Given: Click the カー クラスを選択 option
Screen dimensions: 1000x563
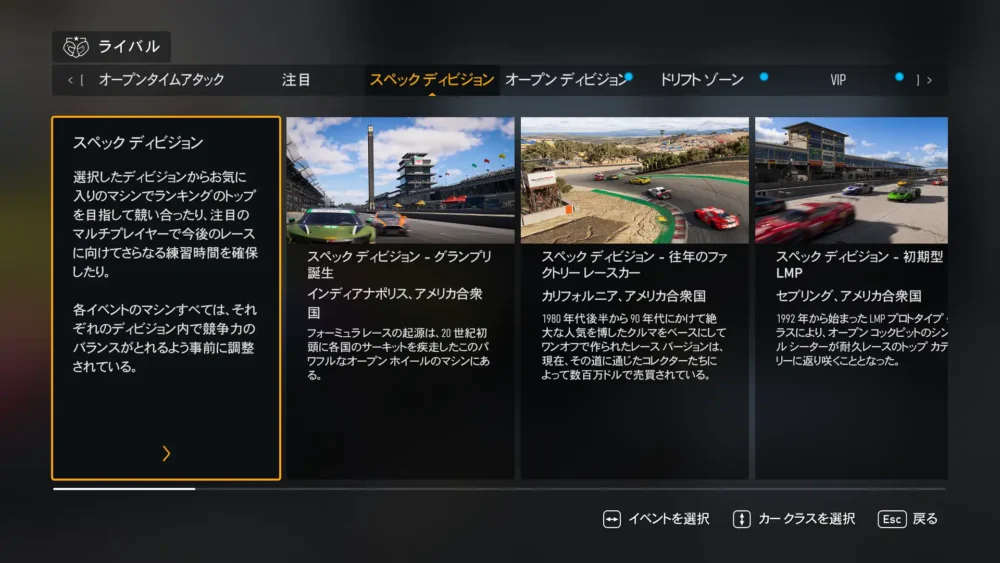Looking at the screenshot, I should (x=794, y=519).
